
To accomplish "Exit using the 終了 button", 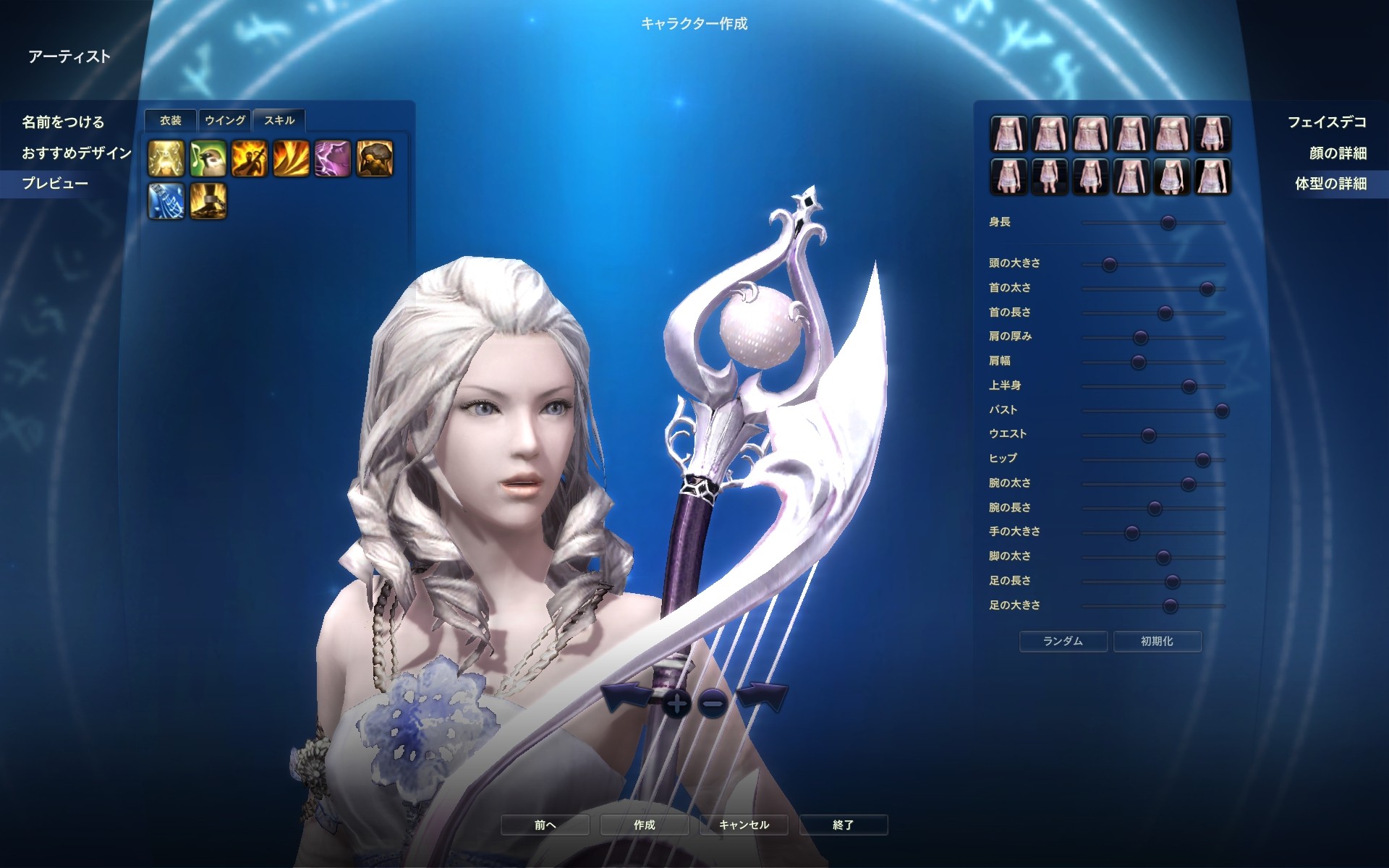I will point(843,825).
